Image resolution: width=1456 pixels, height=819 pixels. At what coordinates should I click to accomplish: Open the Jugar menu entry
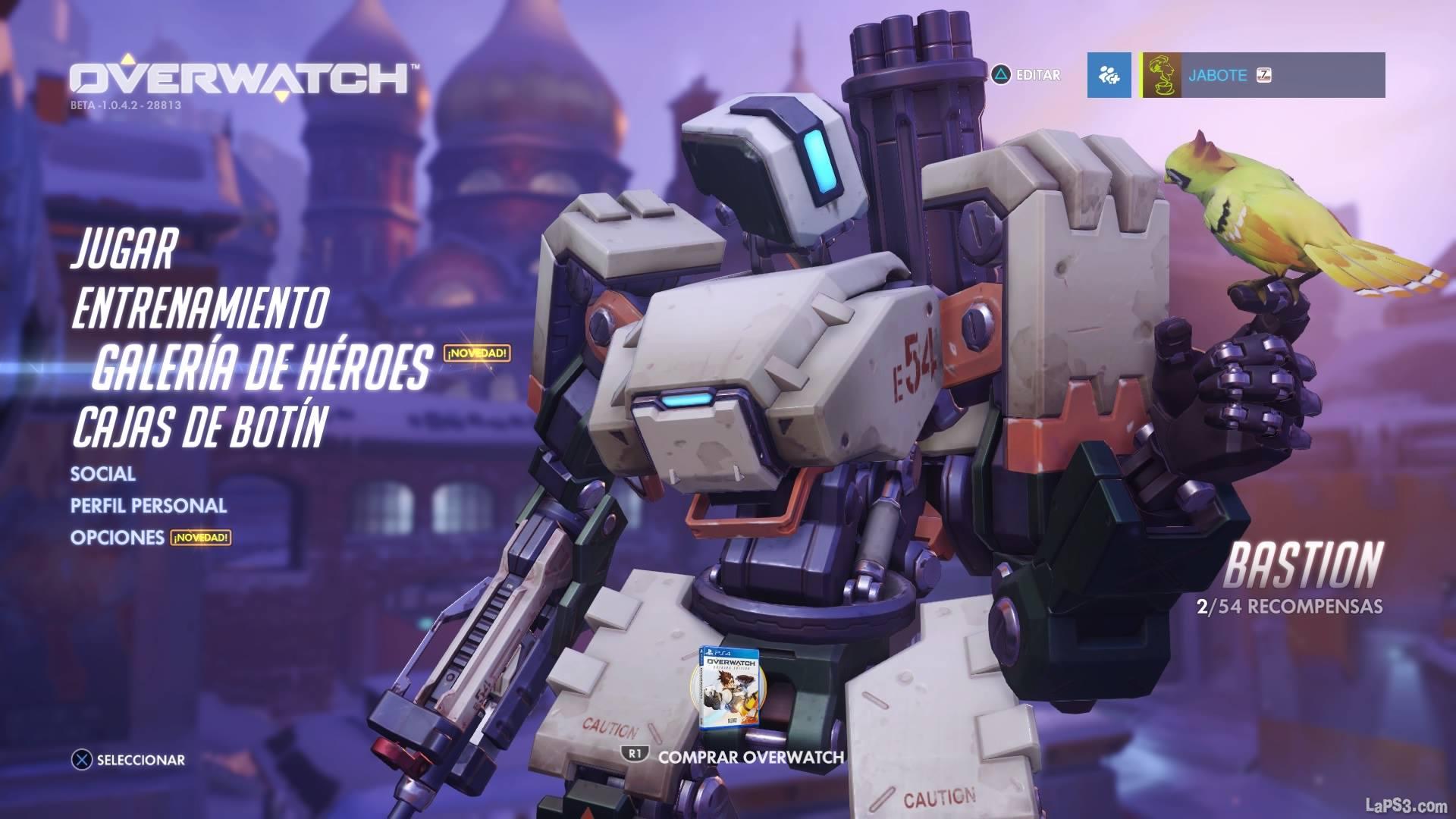[x=124, y=249]
